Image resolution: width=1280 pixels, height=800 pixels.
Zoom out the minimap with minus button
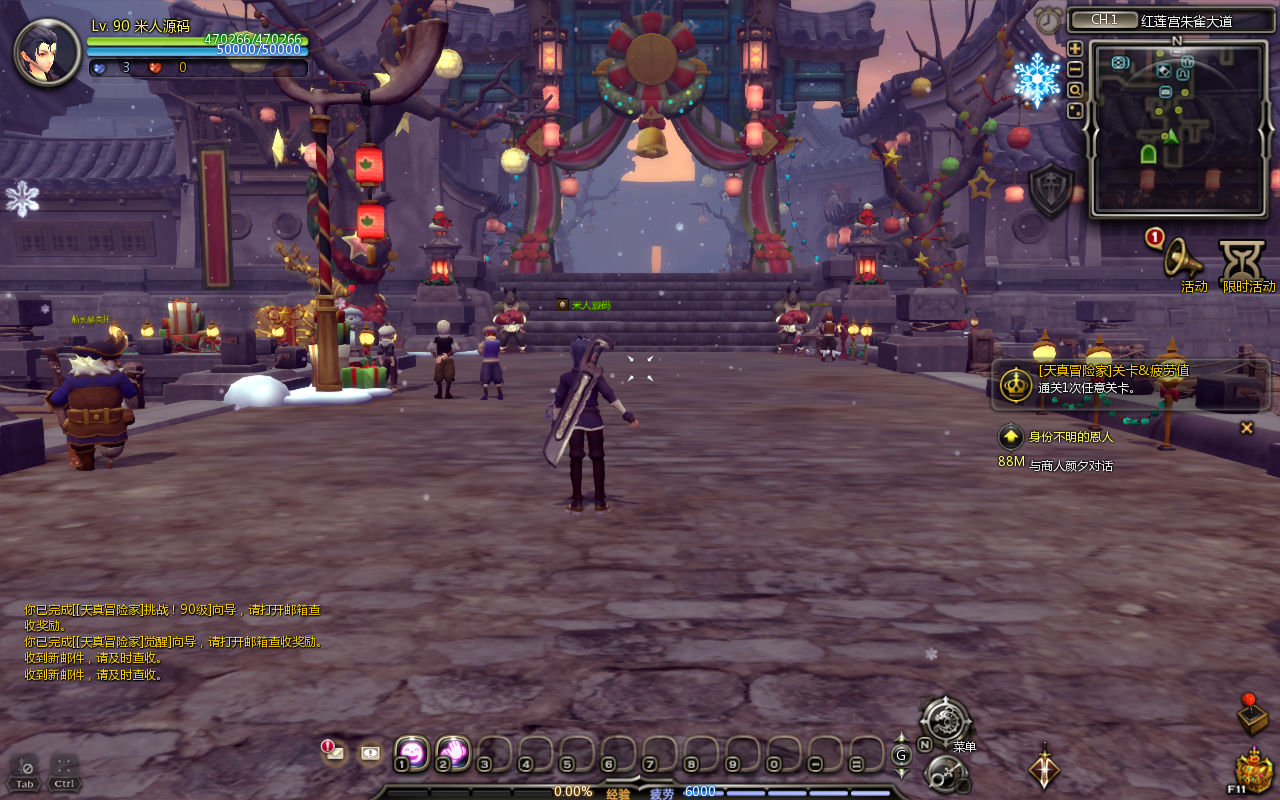[1075, 69]
